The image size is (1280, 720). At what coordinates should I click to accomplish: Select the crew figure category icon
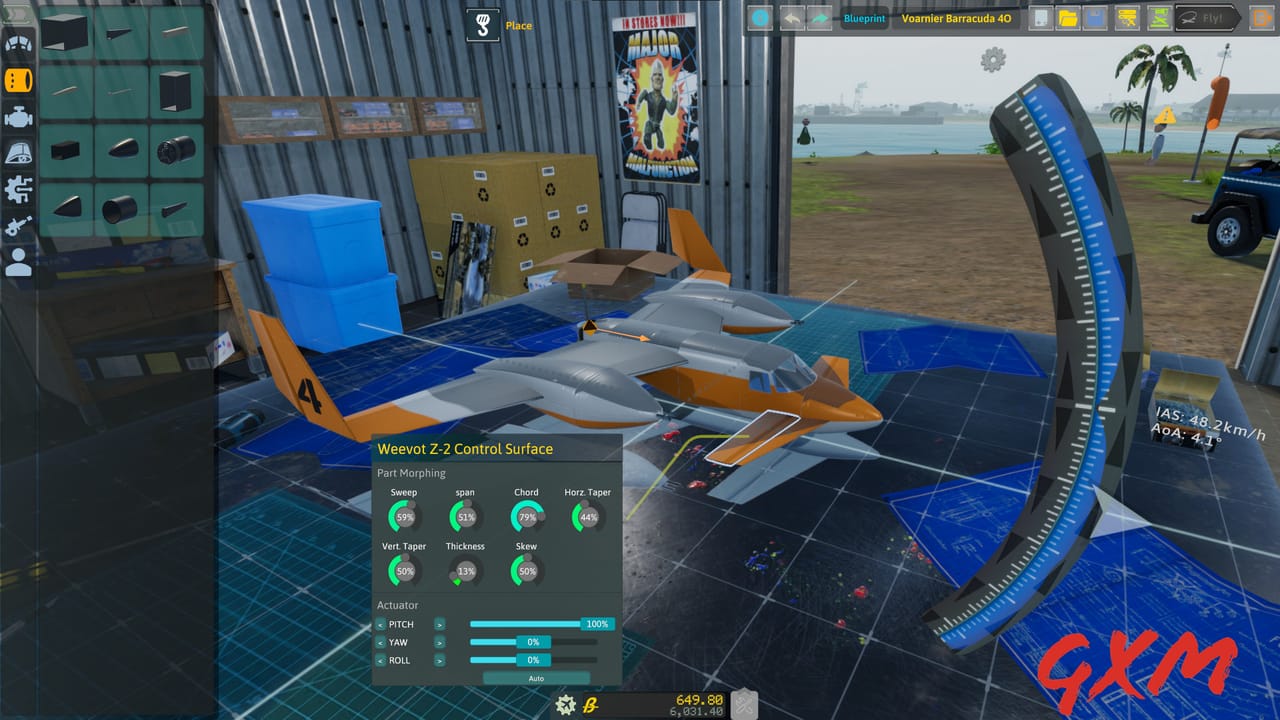point(18,263)
